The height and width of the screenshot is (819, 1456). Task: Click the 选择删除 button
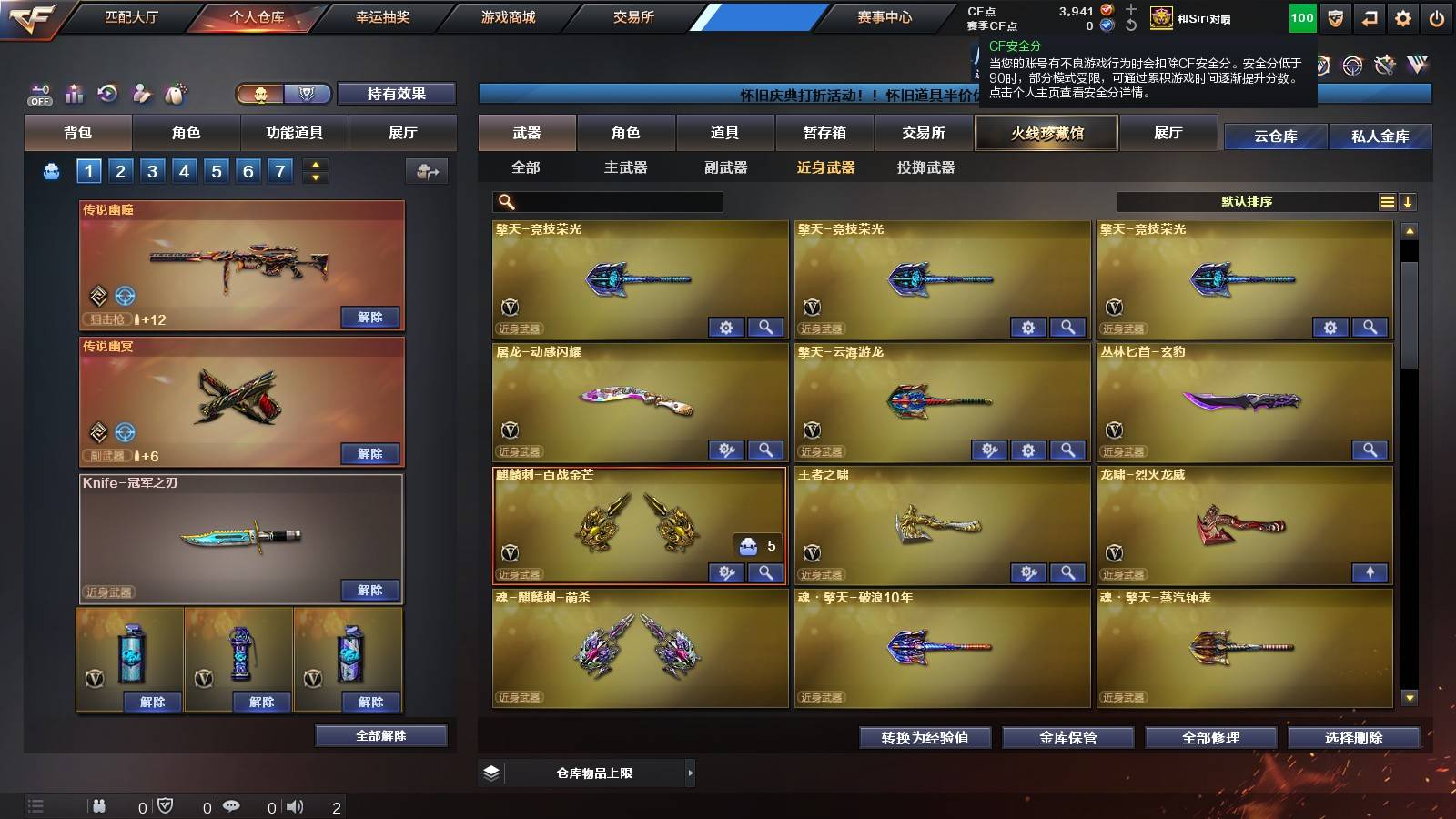(x=1353, y=738)
